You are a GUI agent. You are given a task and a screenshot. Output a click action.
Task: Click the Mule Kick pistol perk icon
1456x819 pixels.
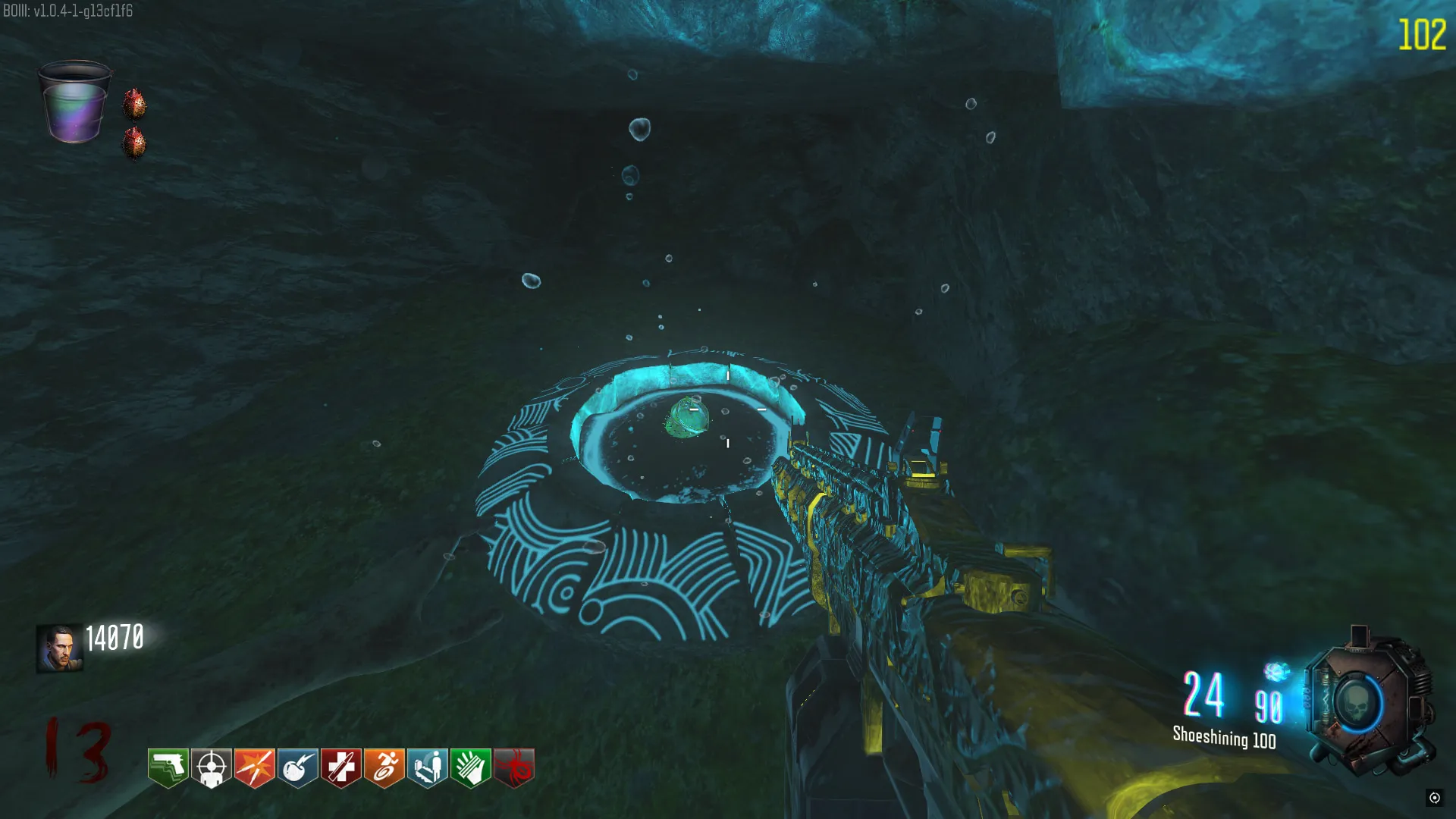click(168, 767)
